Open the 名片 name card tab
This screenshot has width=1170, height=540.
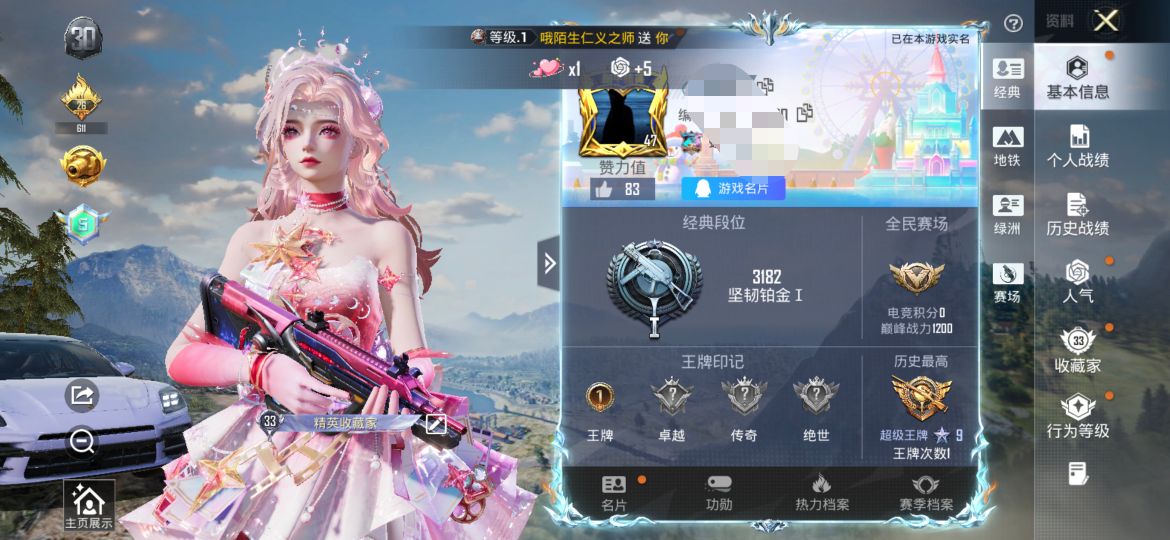614,493
